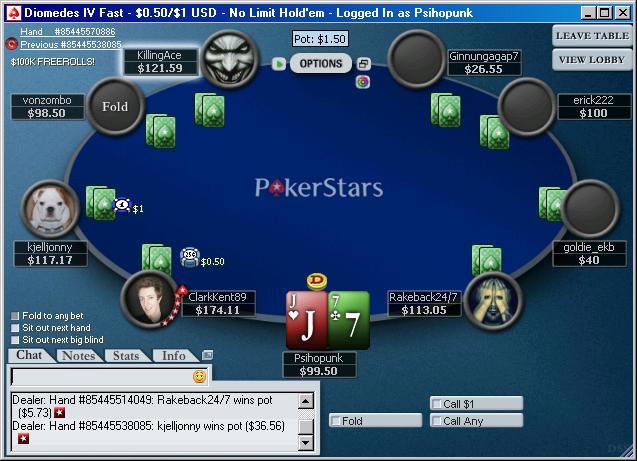Screen dimensions: 637x461
Task: Enable Sit out next hand
Action: (15, 328)
